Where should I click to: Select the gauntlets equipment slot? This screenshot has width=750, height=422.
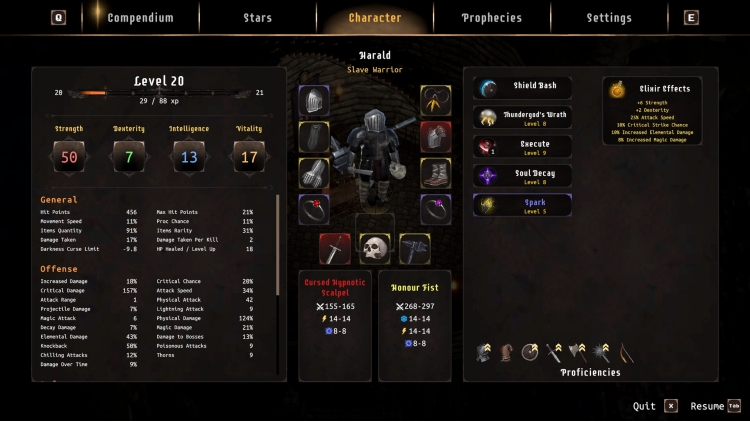pyautogui.click(x=314, y=172)
